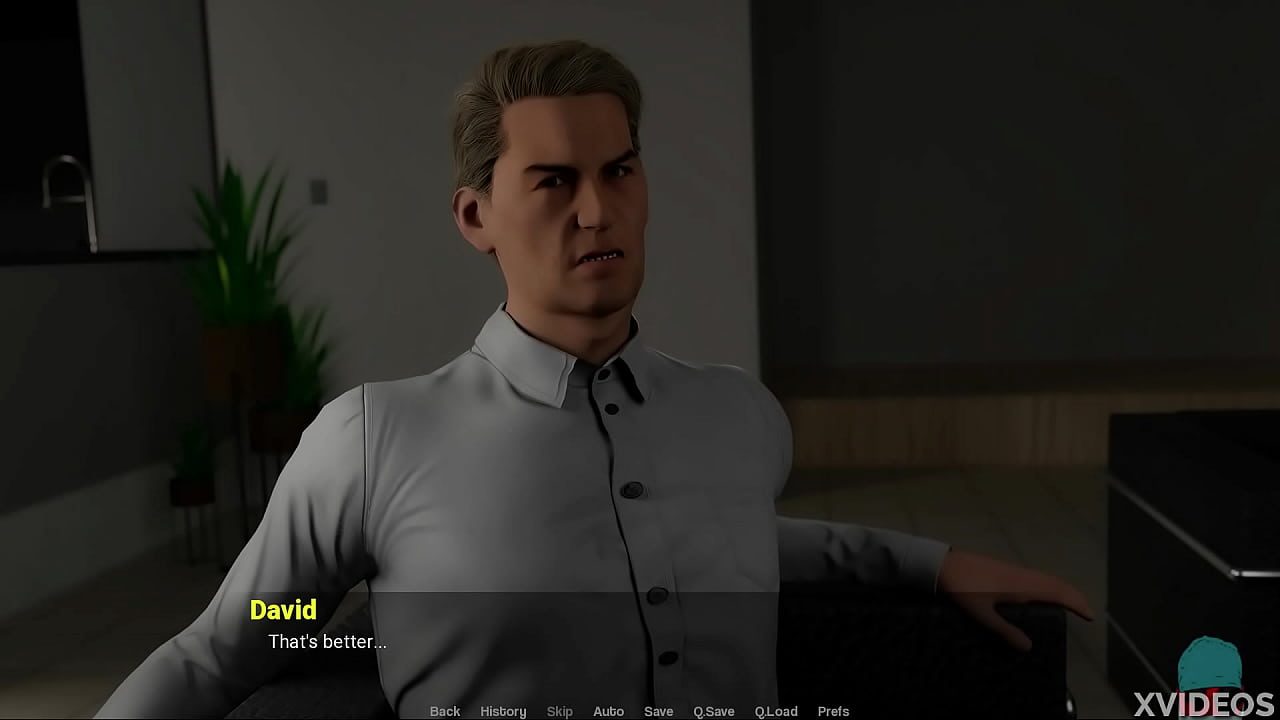The width and height of the screenshot is (1280, 720).
Task: Click the Skip dialogue button
Action: click(560, 711)
